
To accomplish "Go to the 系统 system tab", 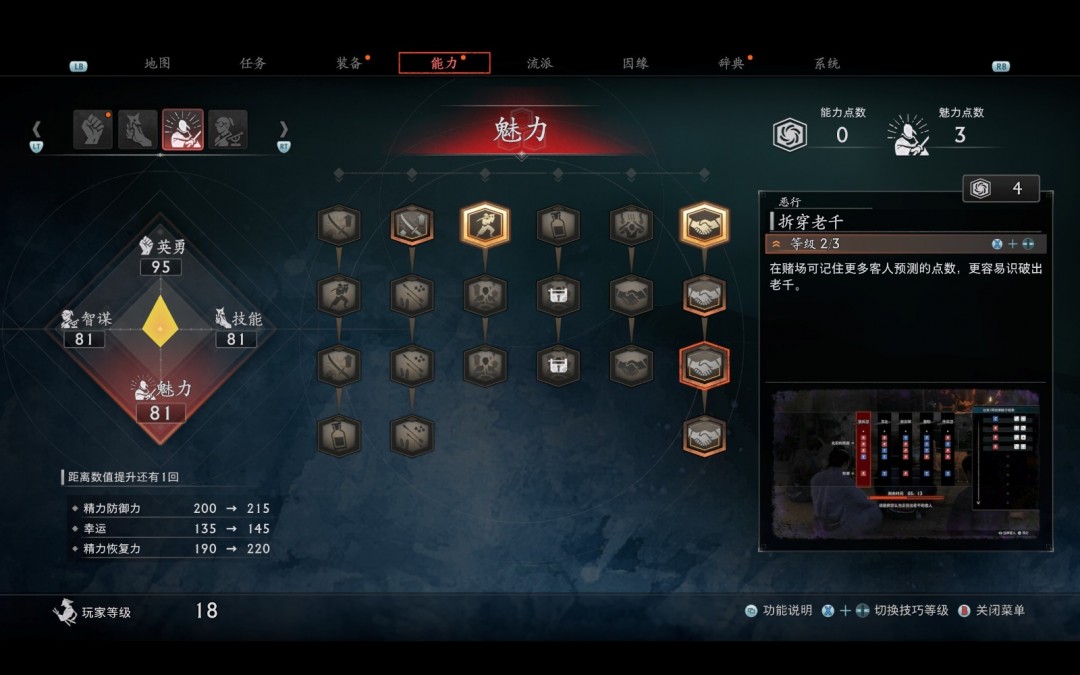I will (x=827, y=63).
